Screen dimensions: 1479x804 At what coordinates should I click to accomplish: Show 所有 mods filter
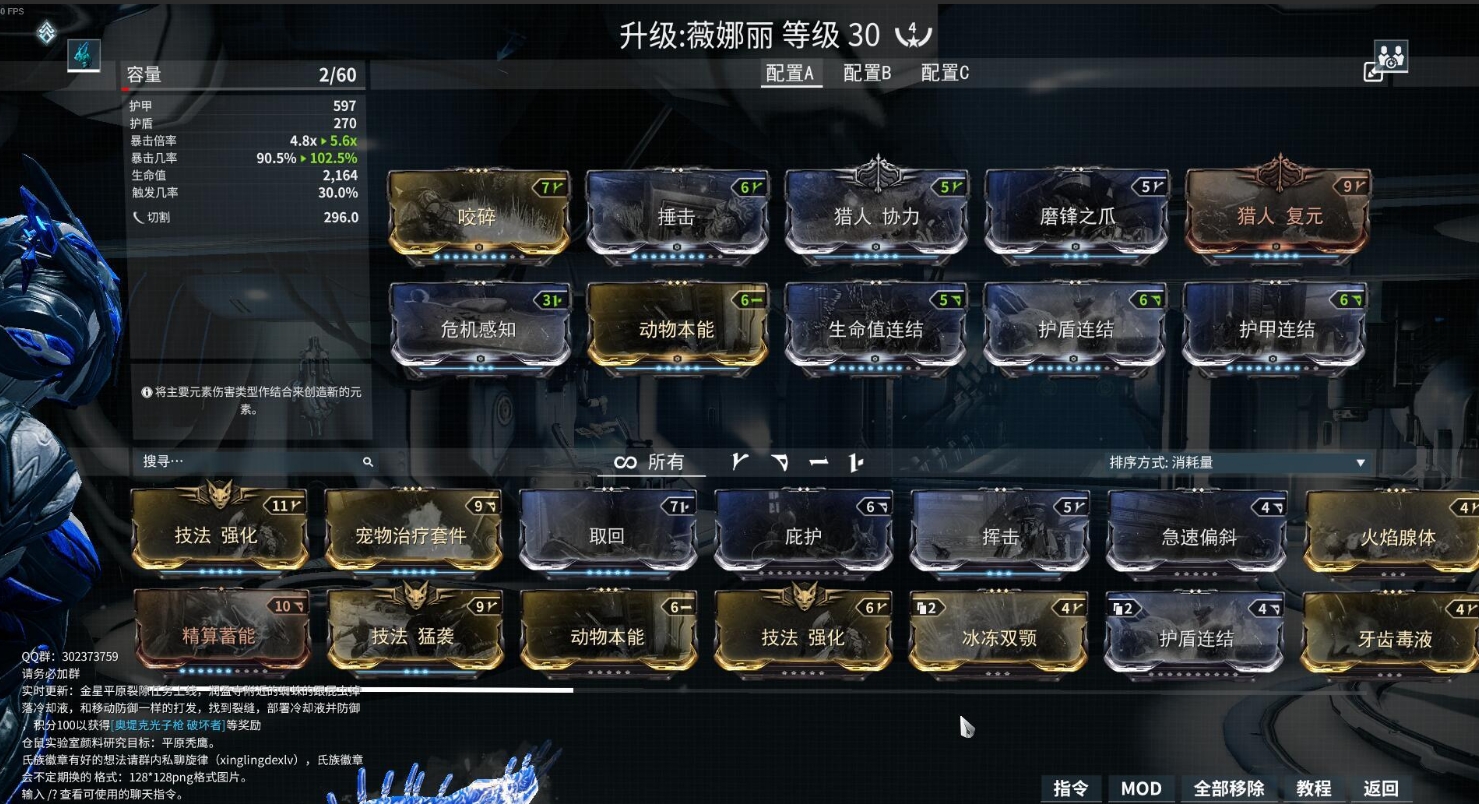coord(650,462)
